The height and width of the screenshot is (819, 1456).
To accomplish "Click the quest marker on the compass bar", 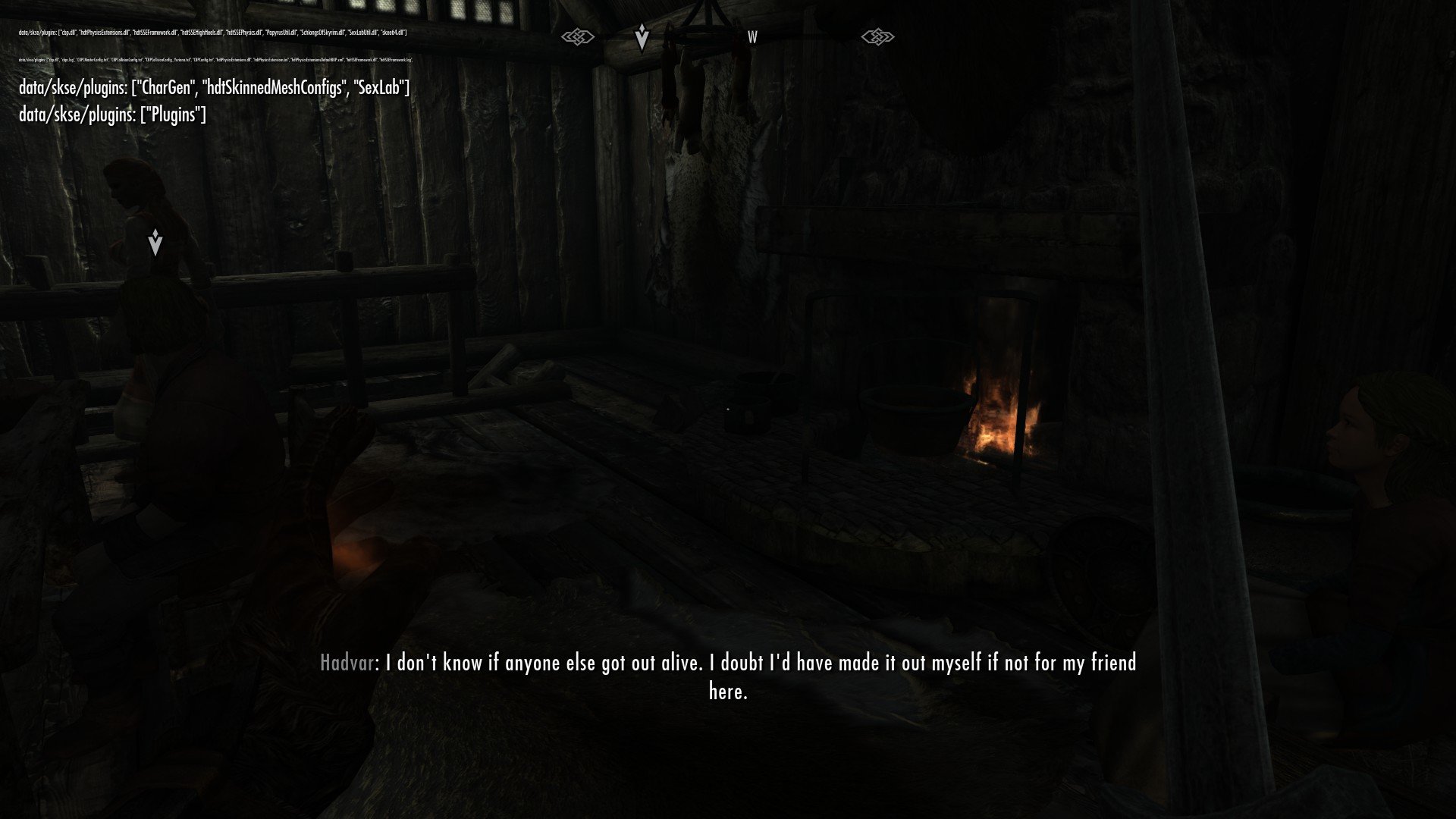I will coord(642,36).
